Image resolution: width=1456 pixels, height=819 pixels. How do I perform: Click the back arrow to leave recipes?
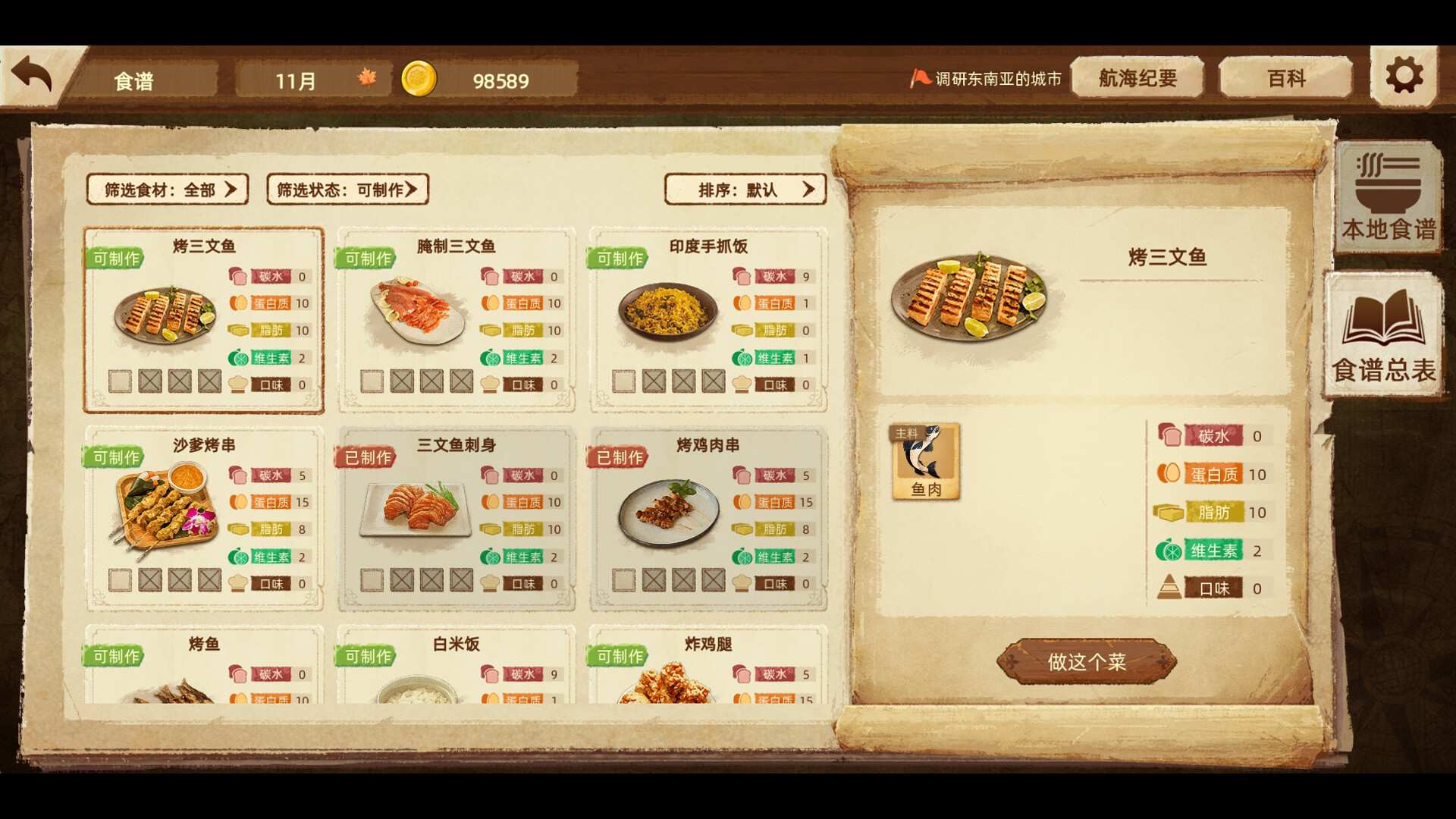pyautogui.click(x=32, y=72)
